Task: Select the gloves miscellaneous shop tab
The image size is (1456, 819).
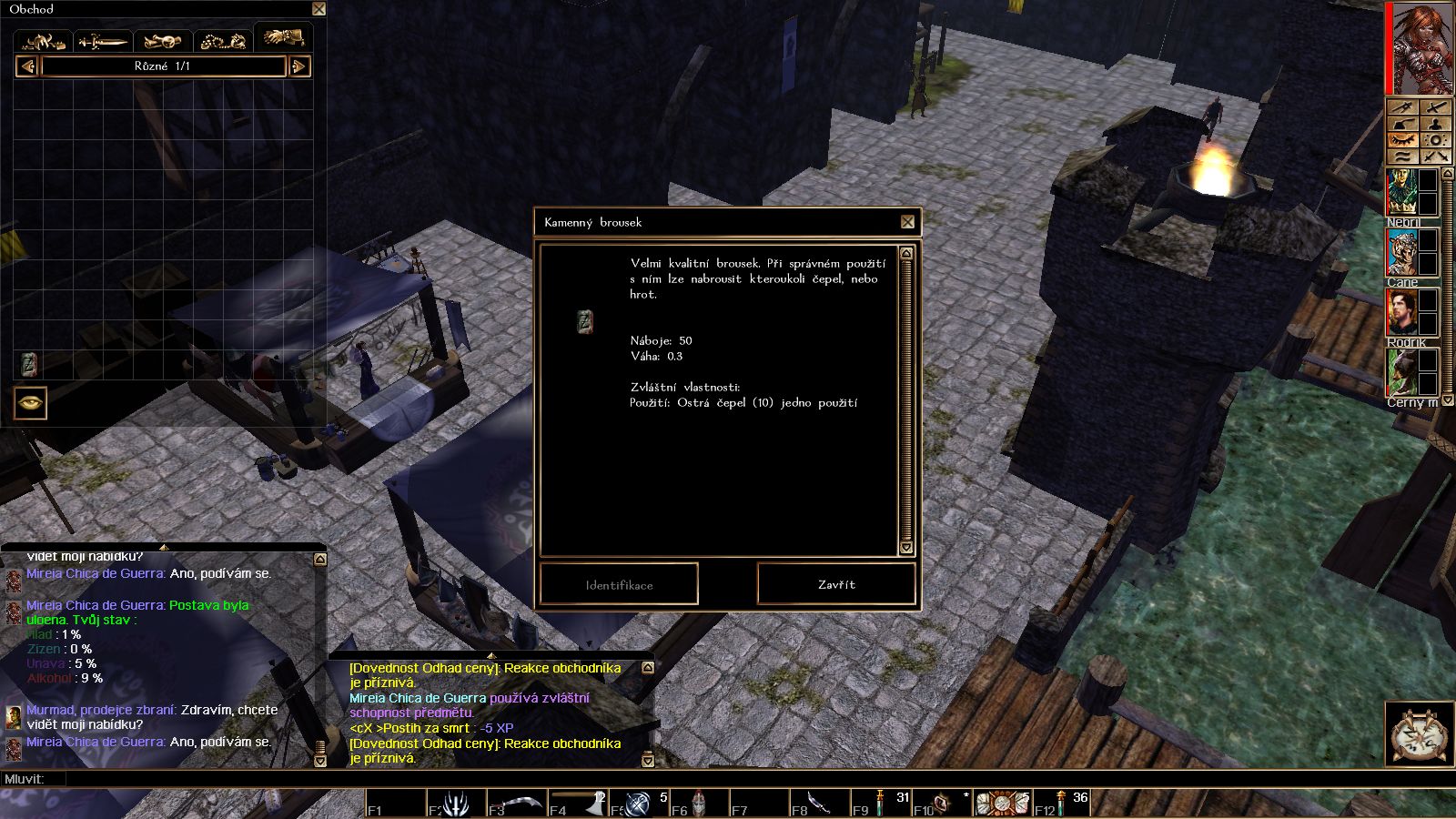Action: (283, 38)
